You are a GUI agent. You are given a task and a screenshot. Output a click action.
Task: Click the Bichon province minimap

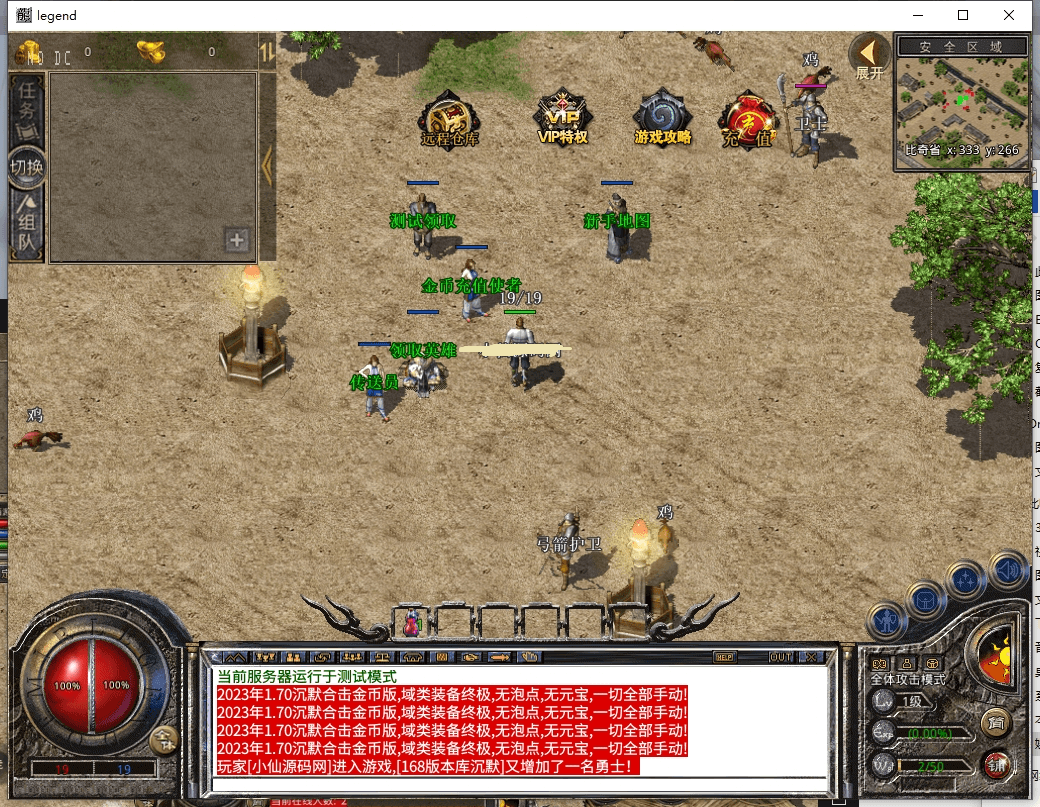tap(961, 106)
